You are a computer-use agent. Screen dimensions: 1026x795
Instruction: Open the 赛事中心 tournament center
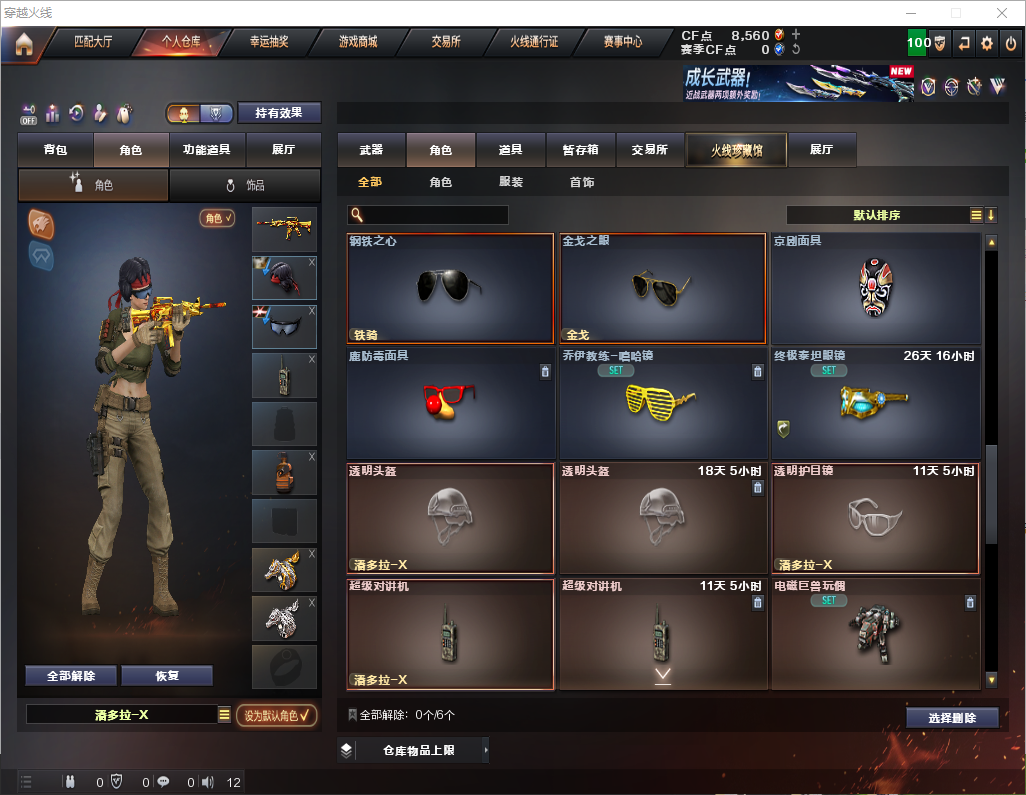(x=622, y=42)
